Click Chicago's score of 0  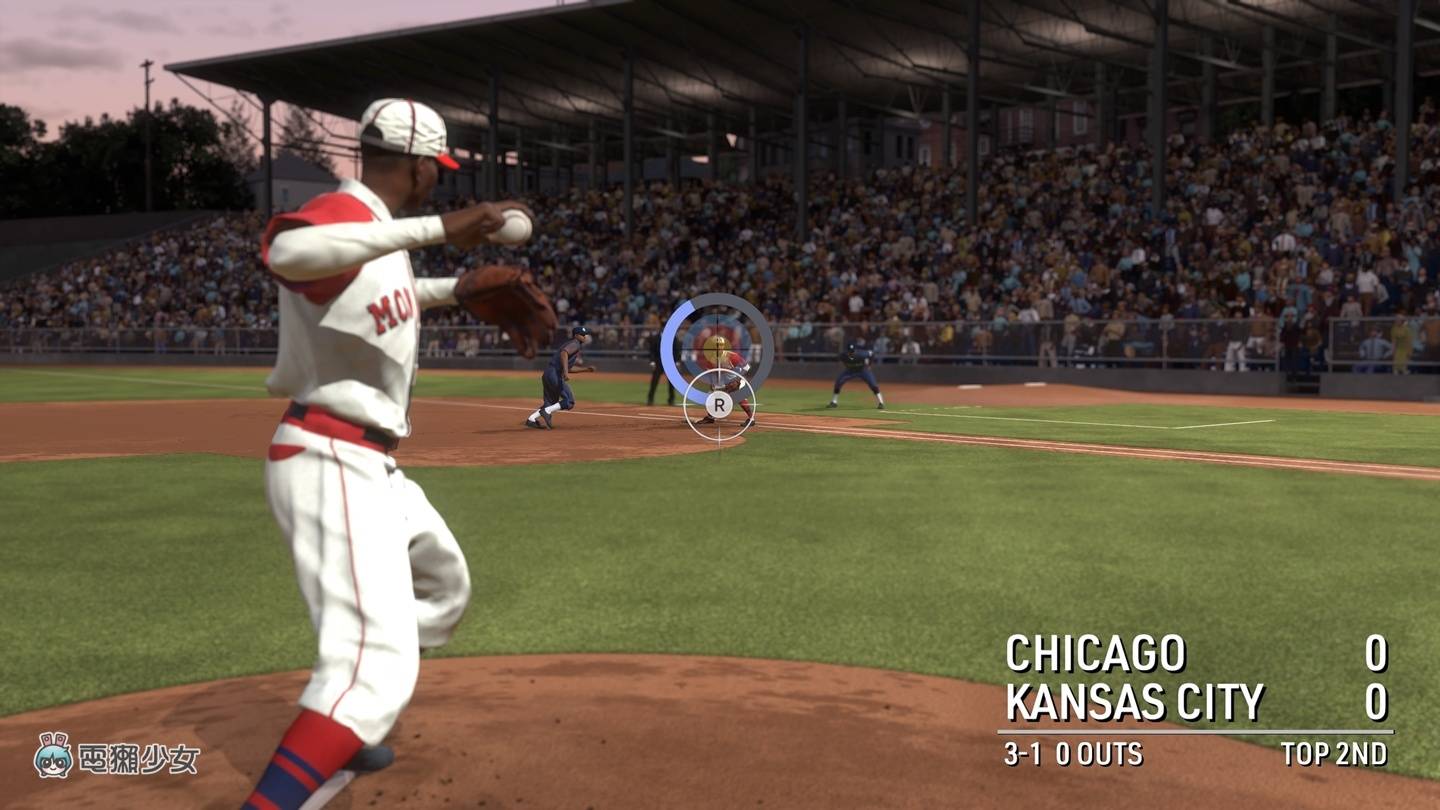coord(1378,651)
